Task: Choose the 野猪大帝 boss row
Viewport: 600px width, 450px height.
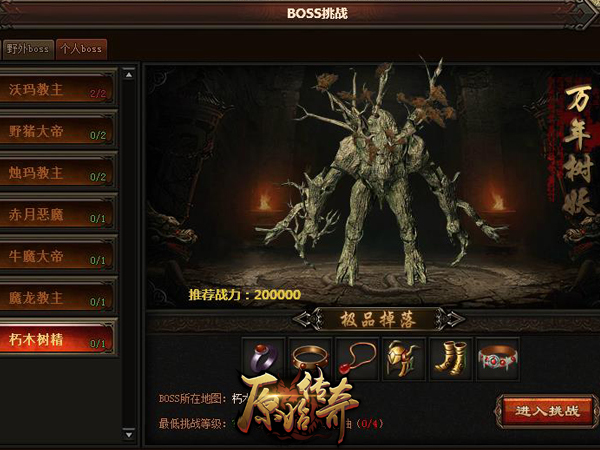Action: pos(58,130)
